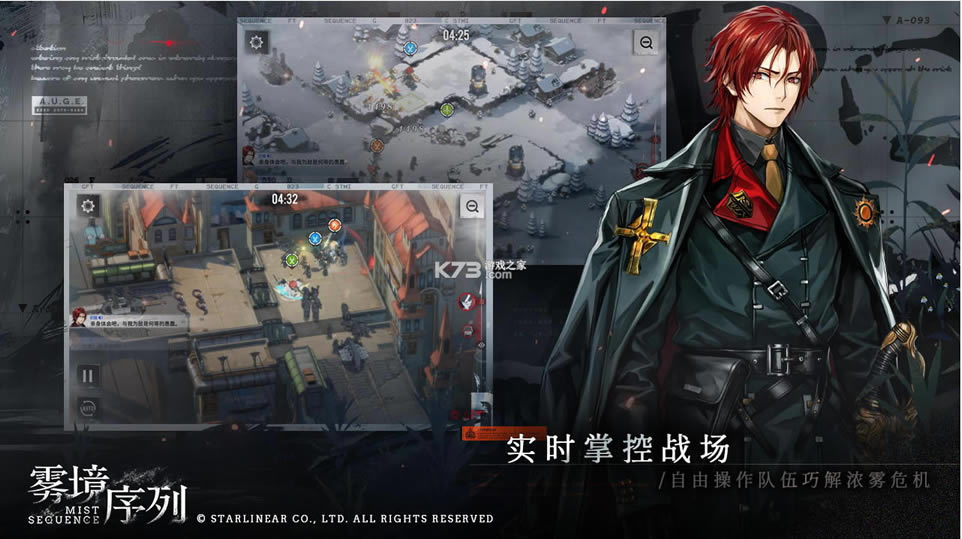Zoom out the town rooftop battle view
Viewport: 962px width, 539px height.
473,206
